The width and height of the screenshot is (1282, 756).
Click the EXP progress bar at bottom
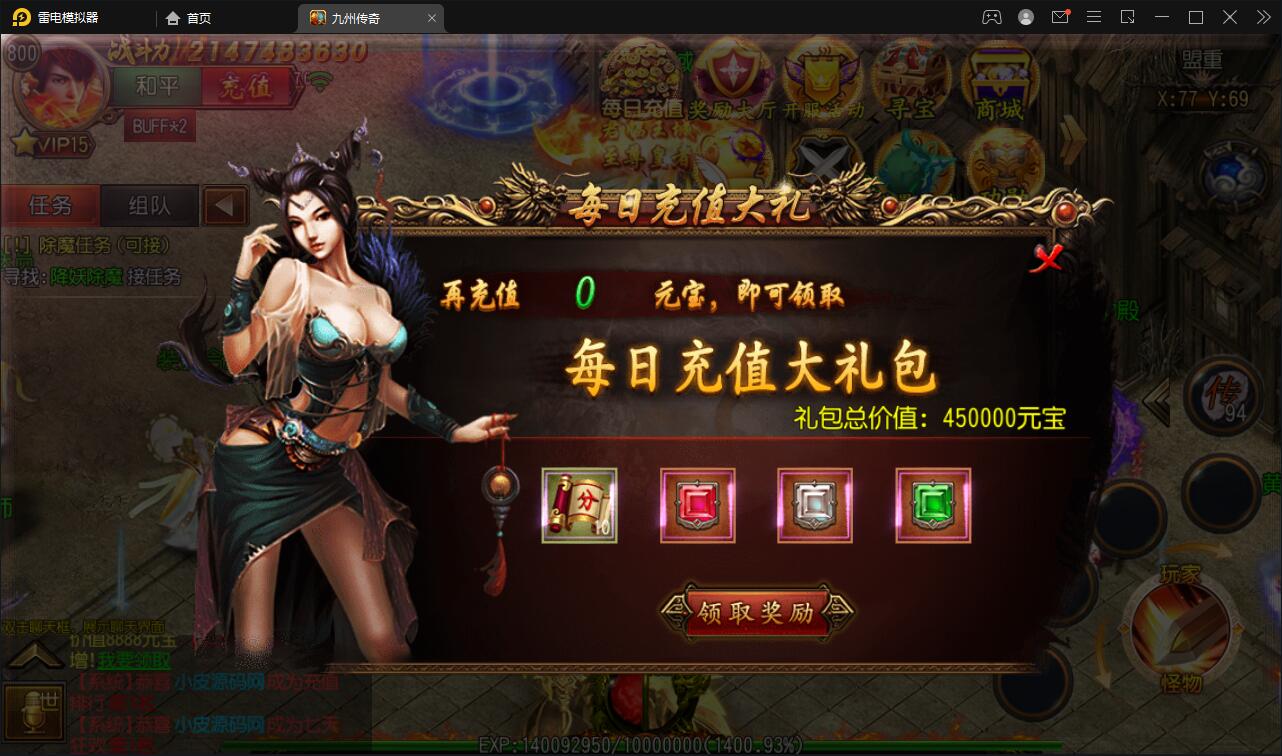640,744
